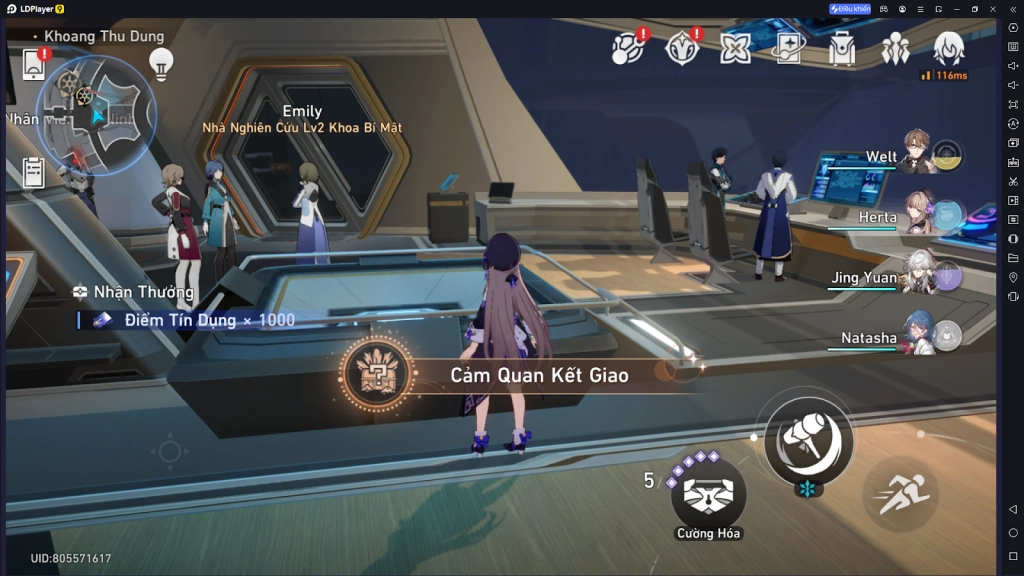Open the four-petal flower icon

[x=735, y=48]
